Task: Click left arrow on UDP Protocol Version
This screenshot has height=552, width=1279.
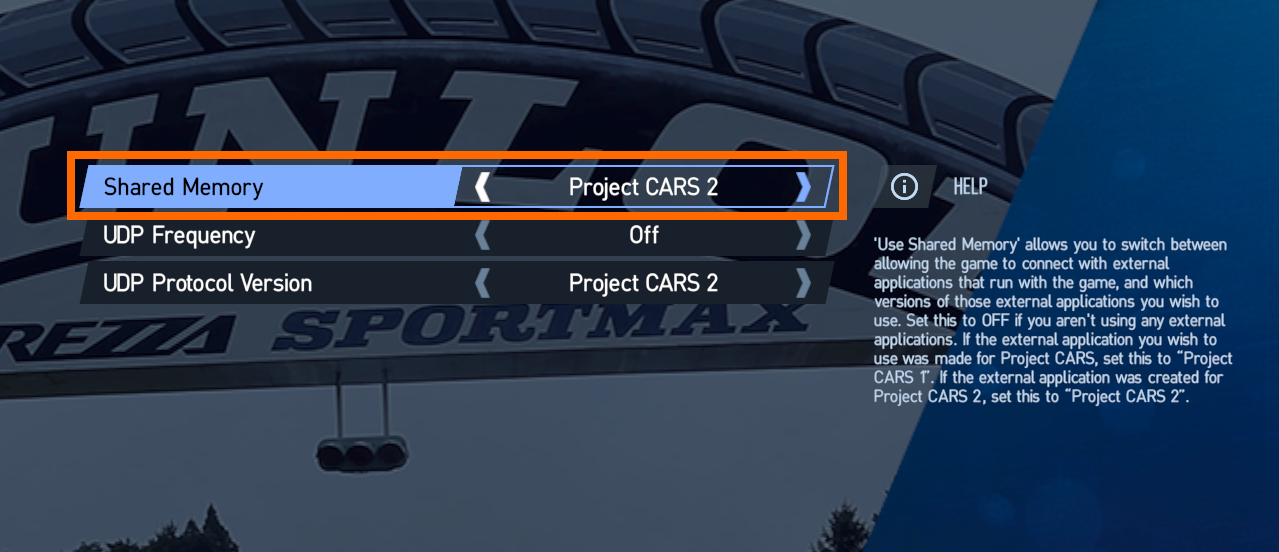Action: tap(483, 284)
